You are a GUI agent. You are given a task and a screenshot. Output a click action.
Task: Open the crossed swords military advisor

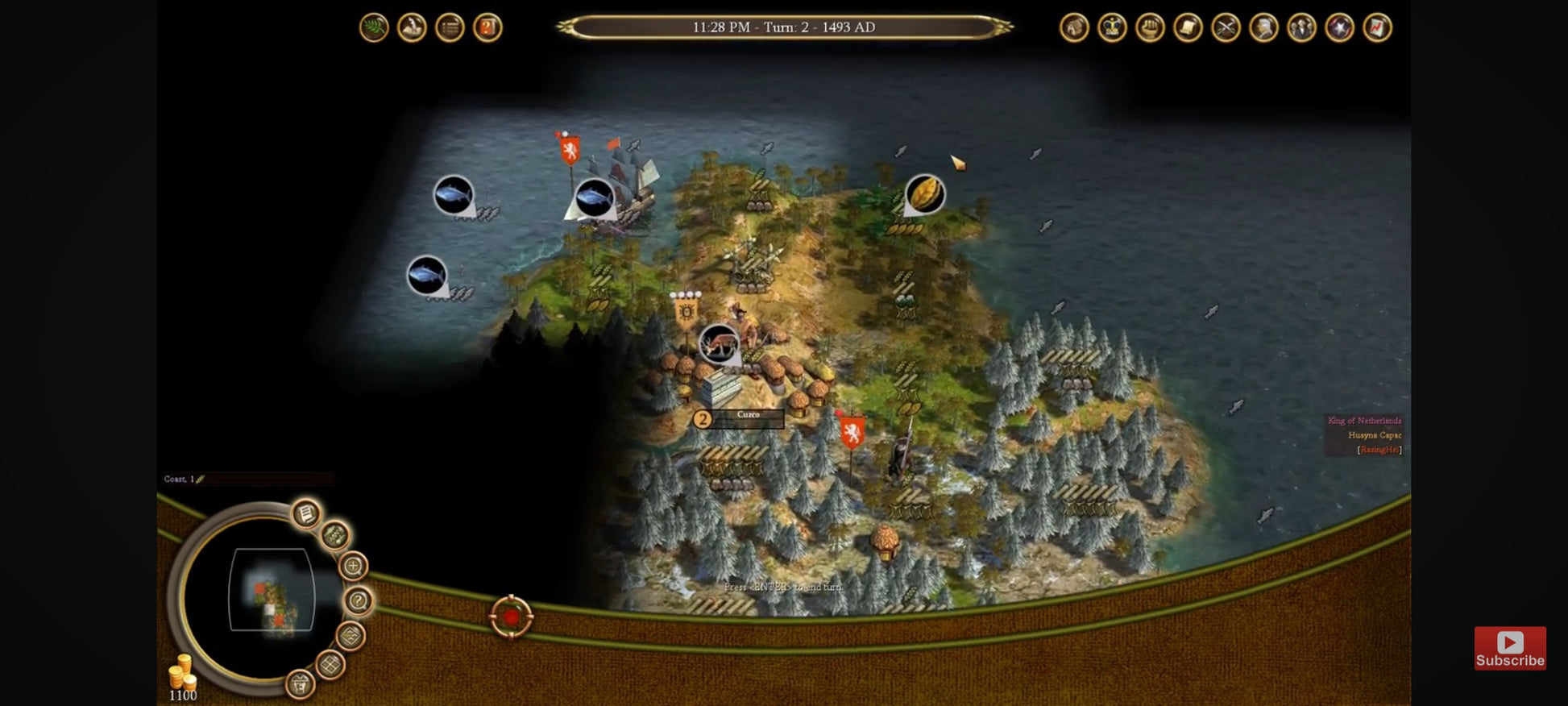(x=1226, y=28)
